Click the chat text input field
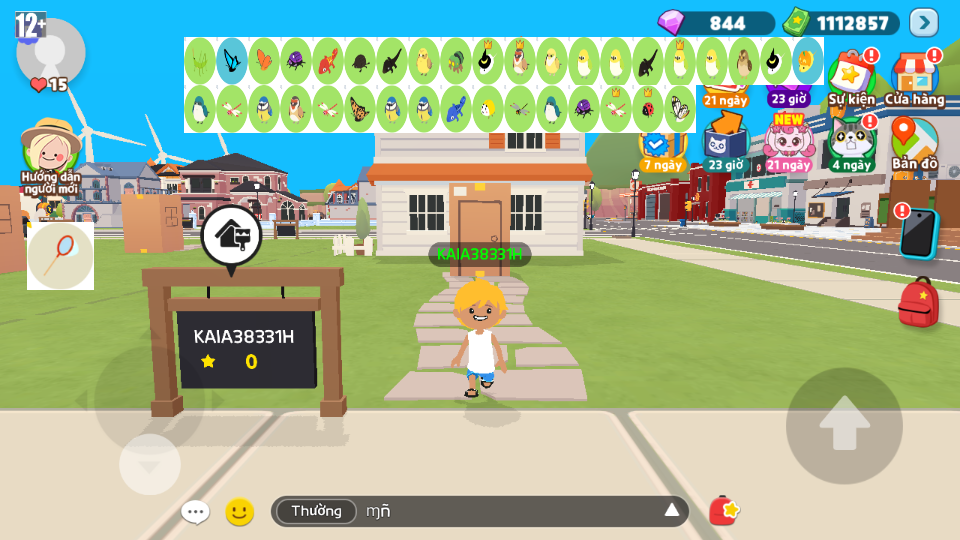 [x=500, y=511]
